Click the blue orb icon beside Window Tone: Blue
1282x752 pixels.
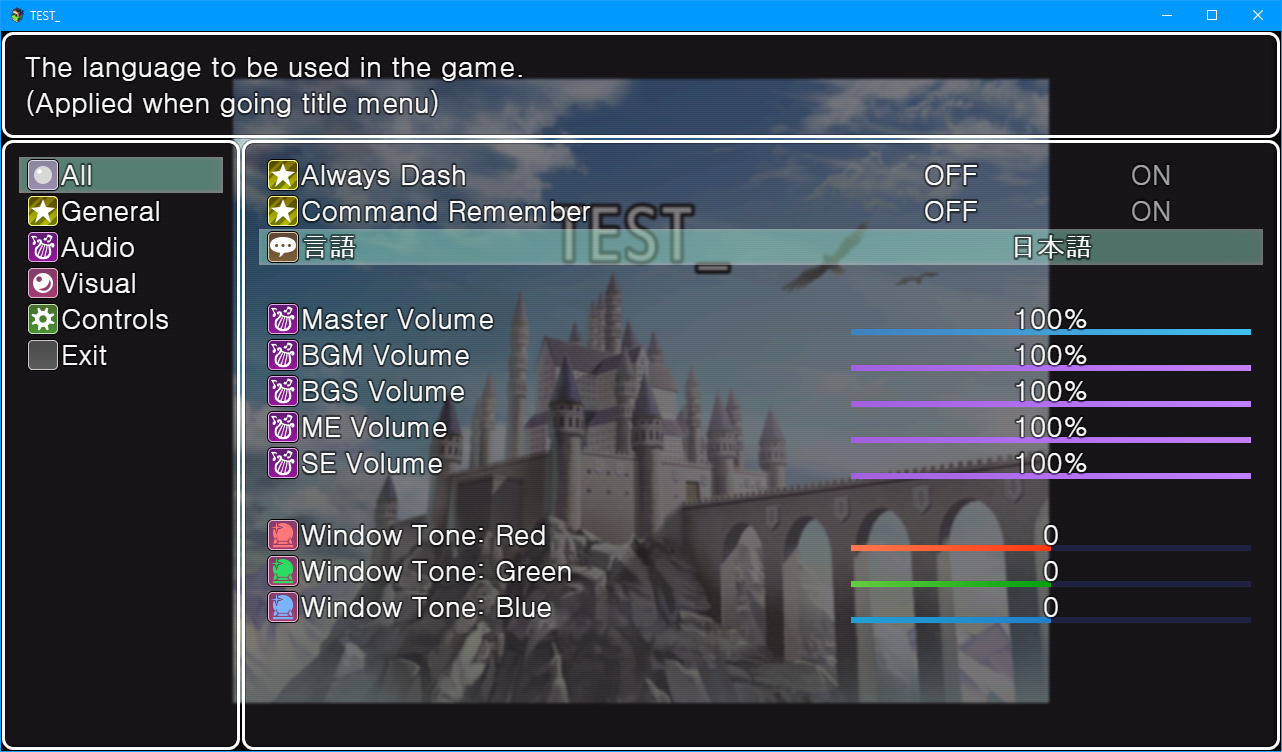pyautogui.click(x=283, y=607)
